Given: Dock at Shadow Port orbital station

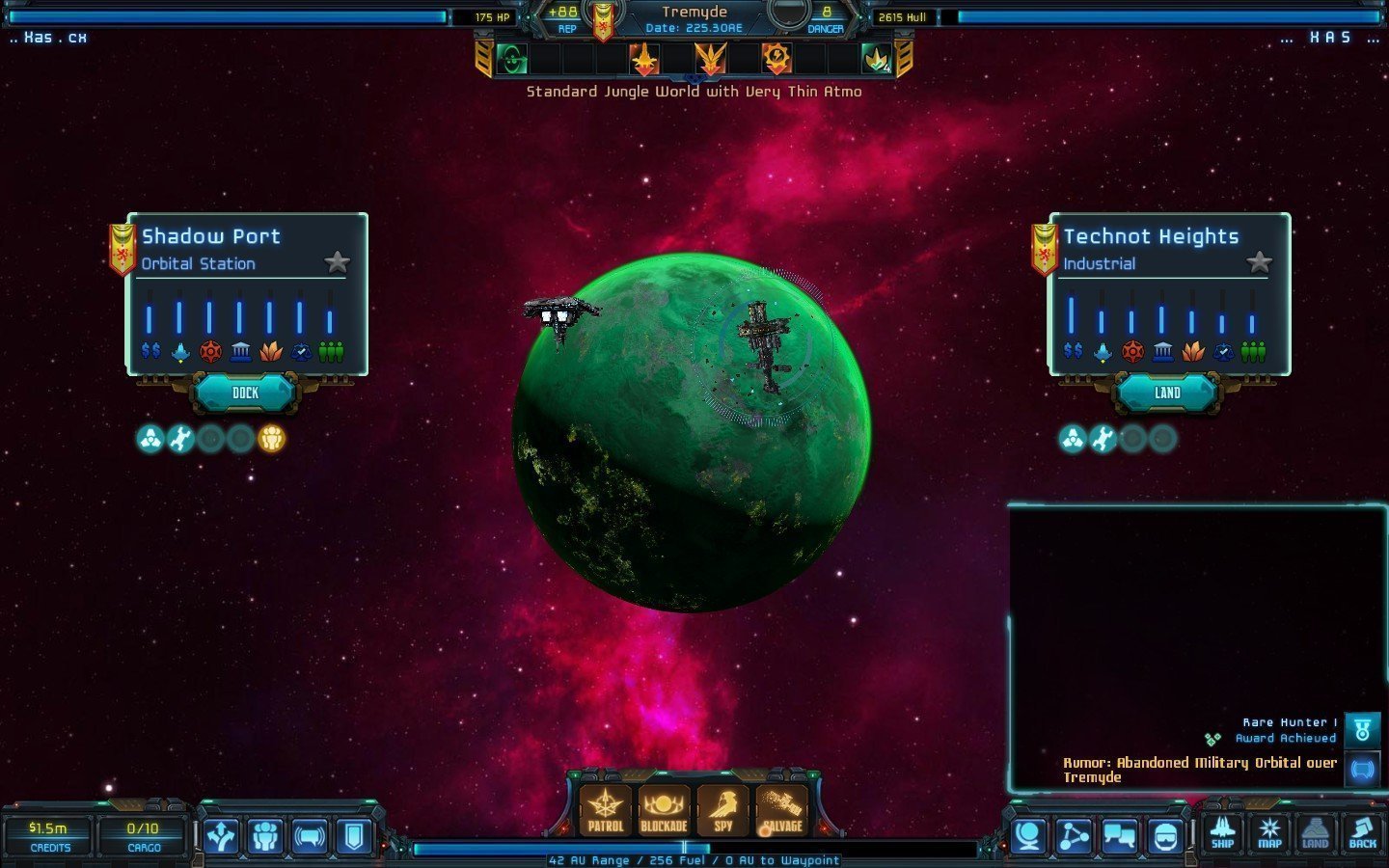Looking at the screenshot, I should pos(245,393).
